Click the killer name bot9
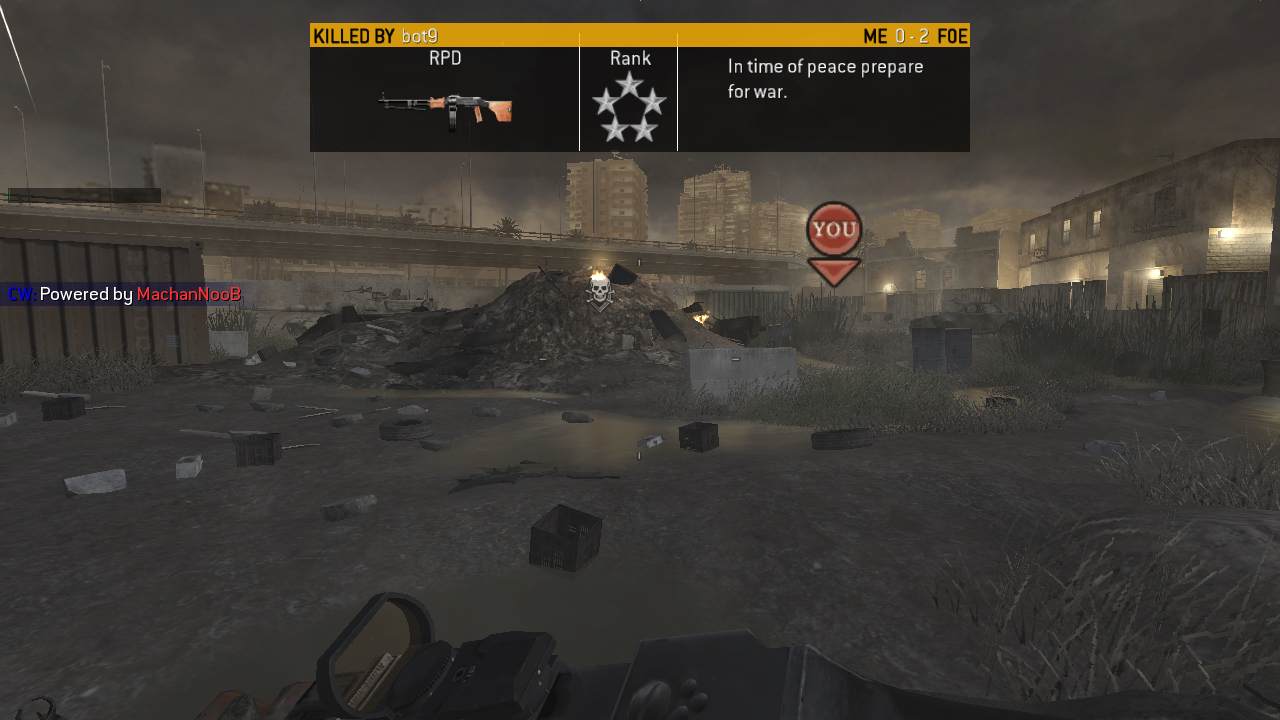 point(419,36)
